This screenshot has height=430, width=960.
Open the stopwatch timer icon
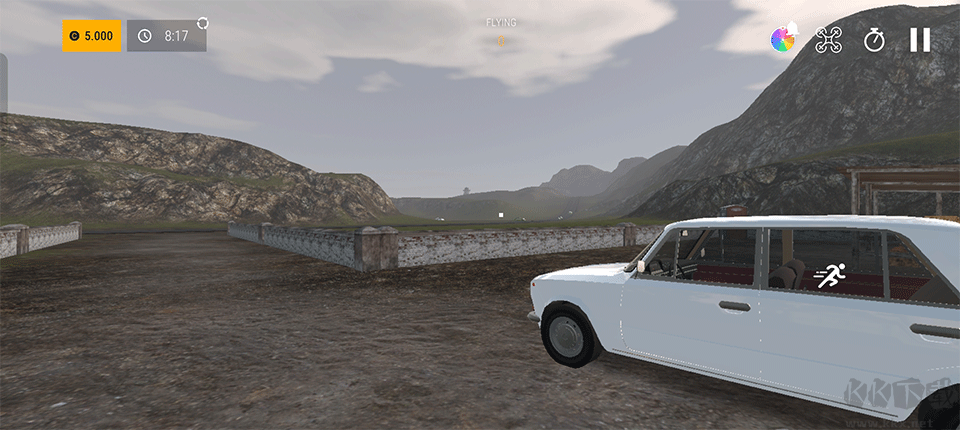(x=875, y=40)
